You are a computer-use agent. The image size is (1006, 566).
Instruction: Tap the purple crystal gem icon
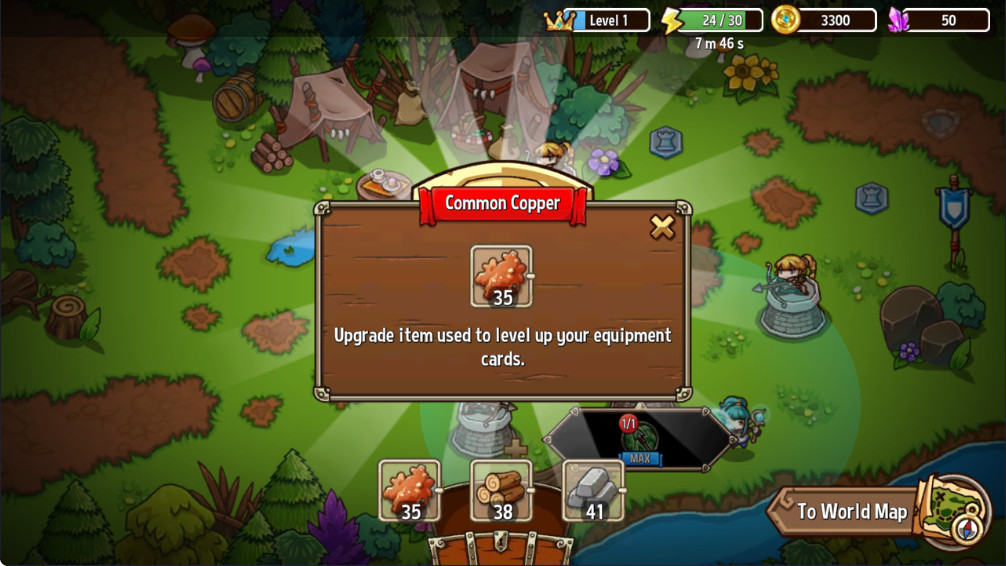pos(898,20)
